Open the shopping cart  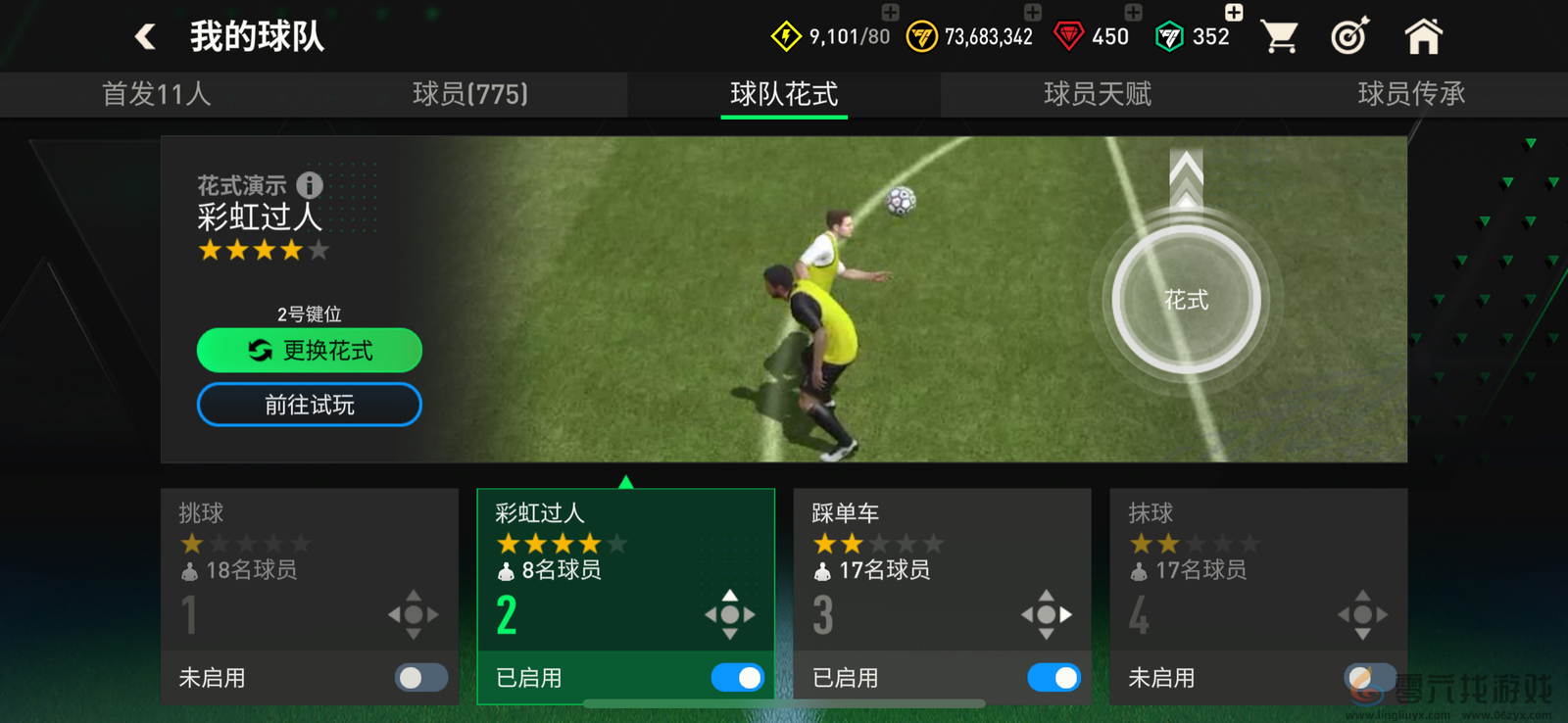[1280, 35]
